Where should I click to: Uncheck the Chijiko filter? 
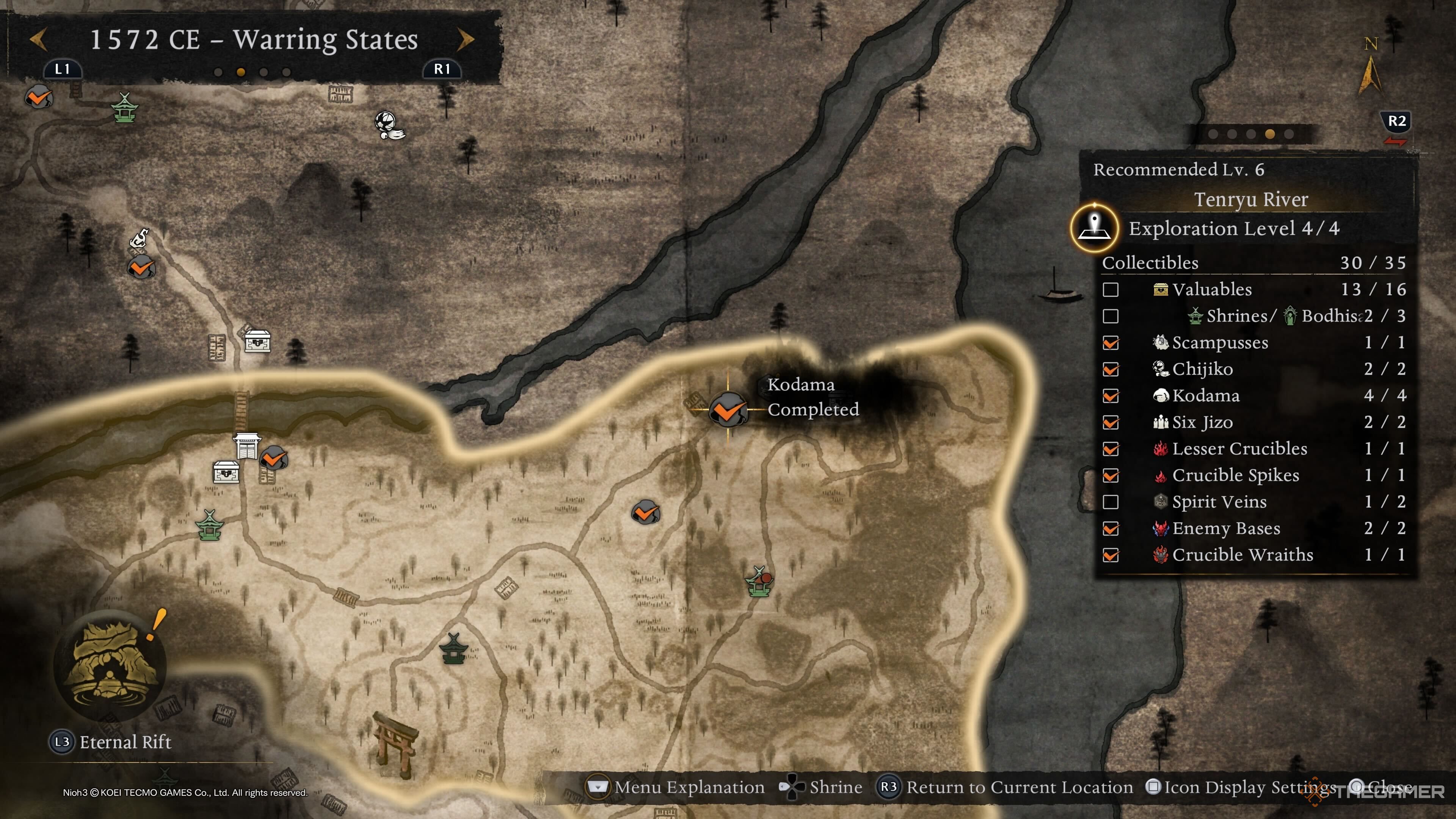(1111, 369)
